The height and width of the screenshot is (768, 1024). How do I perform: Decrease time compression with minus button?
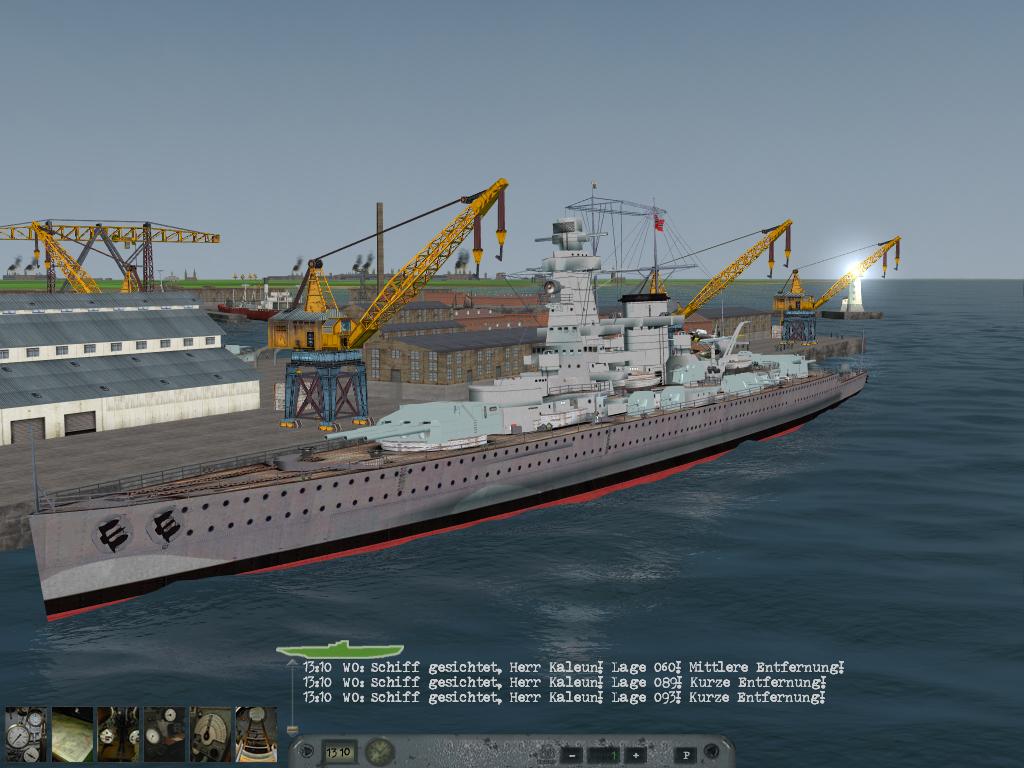pyautogui.click(x=571, y=755)
